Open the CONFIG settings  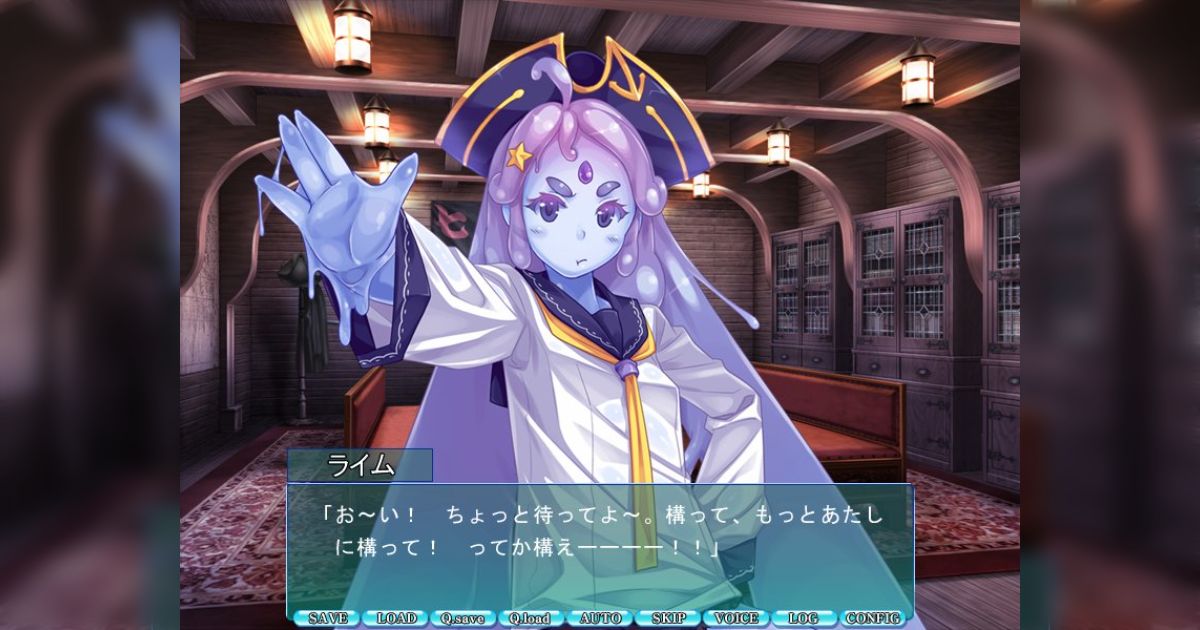873,618
